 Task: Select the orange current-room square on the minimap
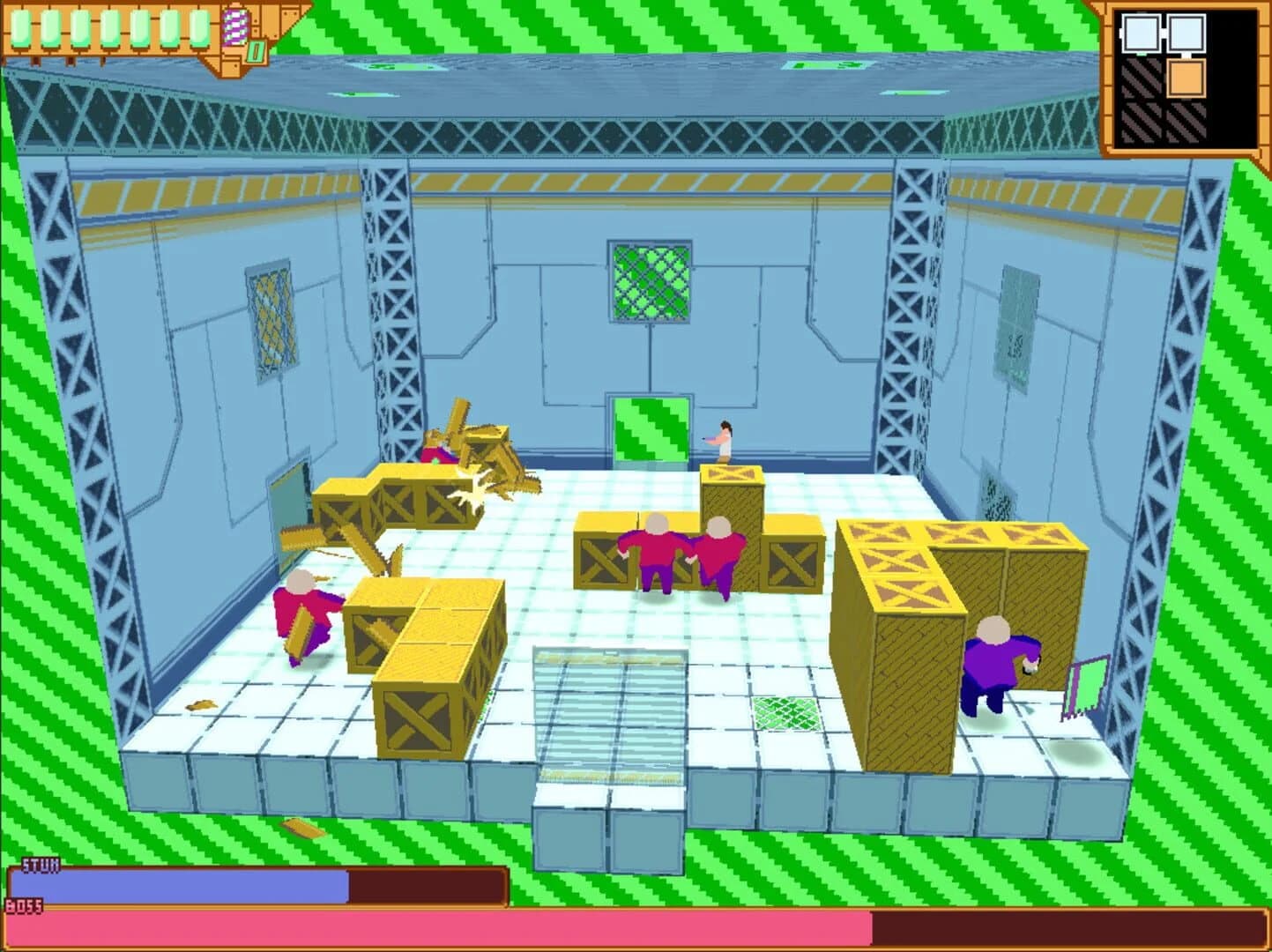(1186, 78)
